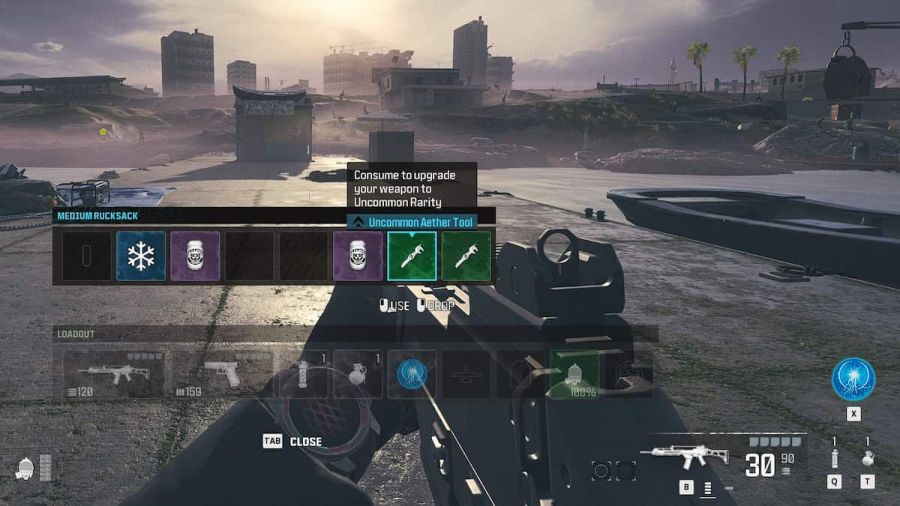
Task: Select the blue field upgrade loadout slot
Action: point(411,374)
